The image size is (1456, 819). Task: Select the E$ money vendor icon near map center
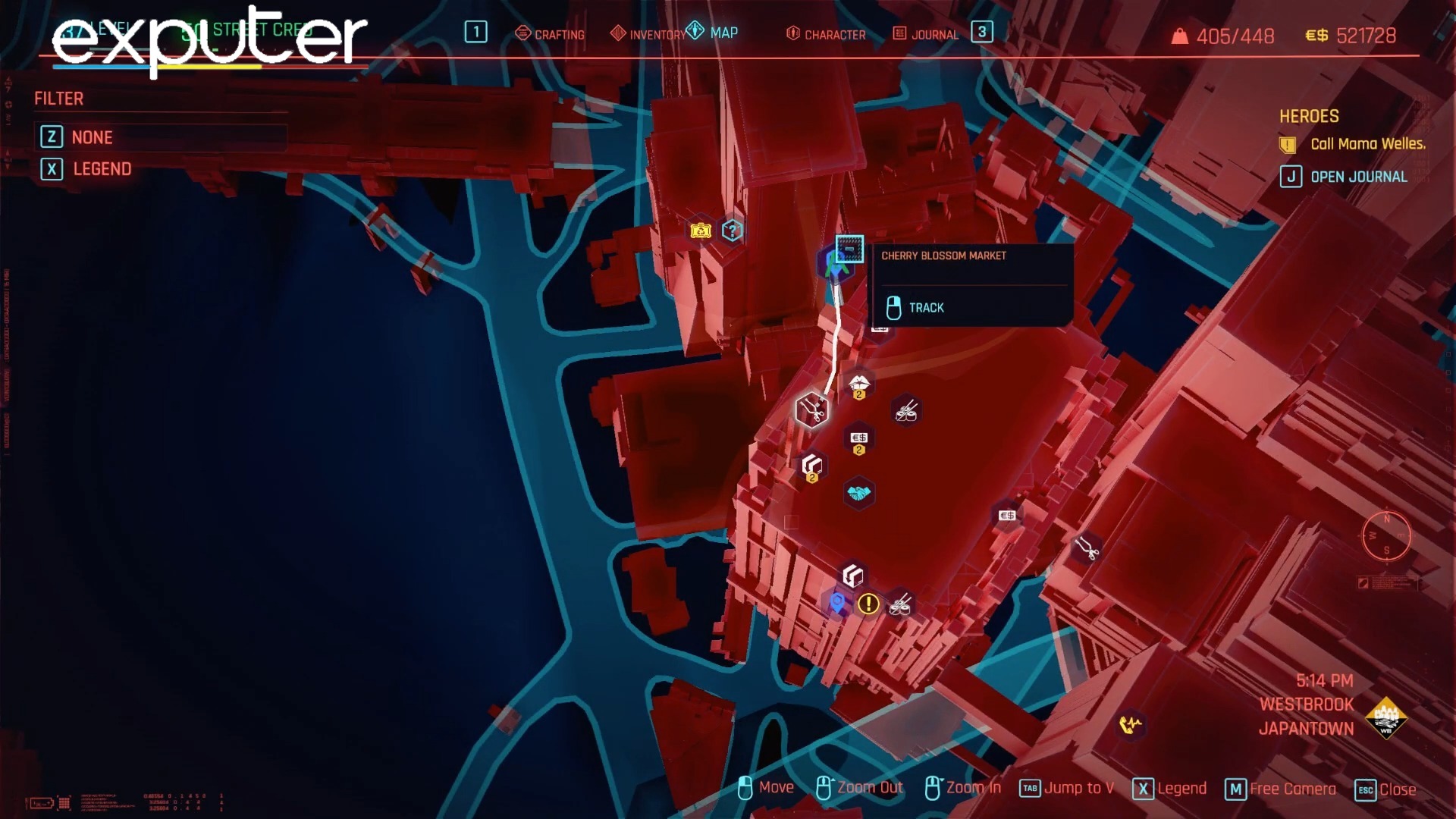click(859, 438)
